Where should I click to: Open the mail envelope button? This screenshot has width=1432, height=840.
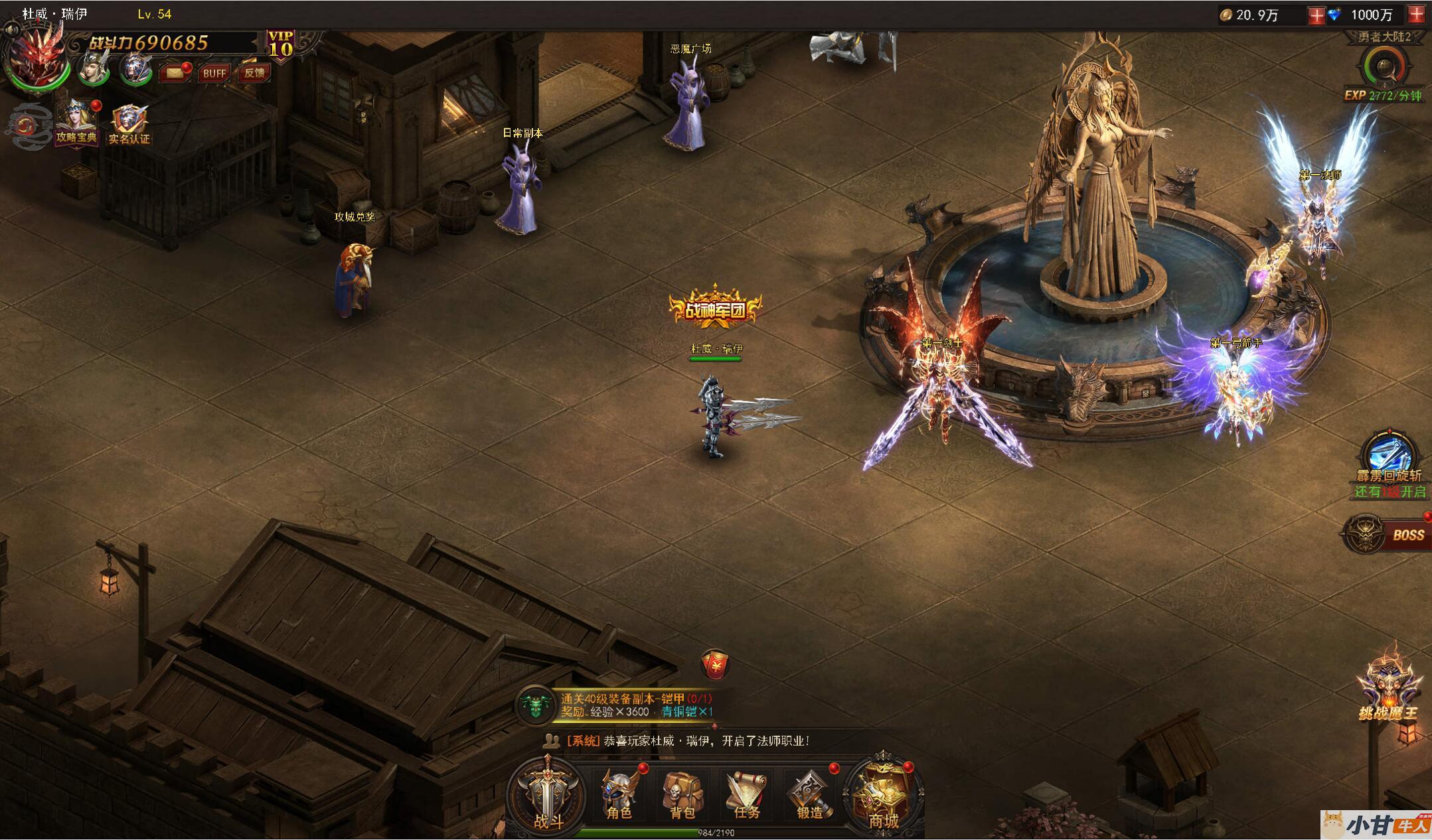[174, 72]
